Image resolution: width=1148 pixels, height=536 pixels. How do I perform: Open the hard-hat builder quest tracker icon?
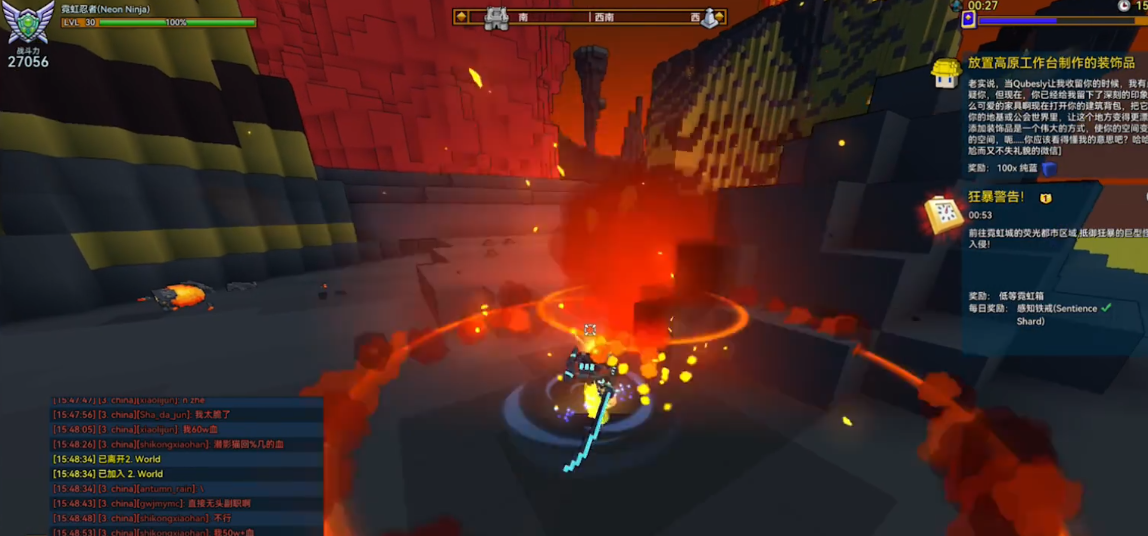[x=946, y=73]
